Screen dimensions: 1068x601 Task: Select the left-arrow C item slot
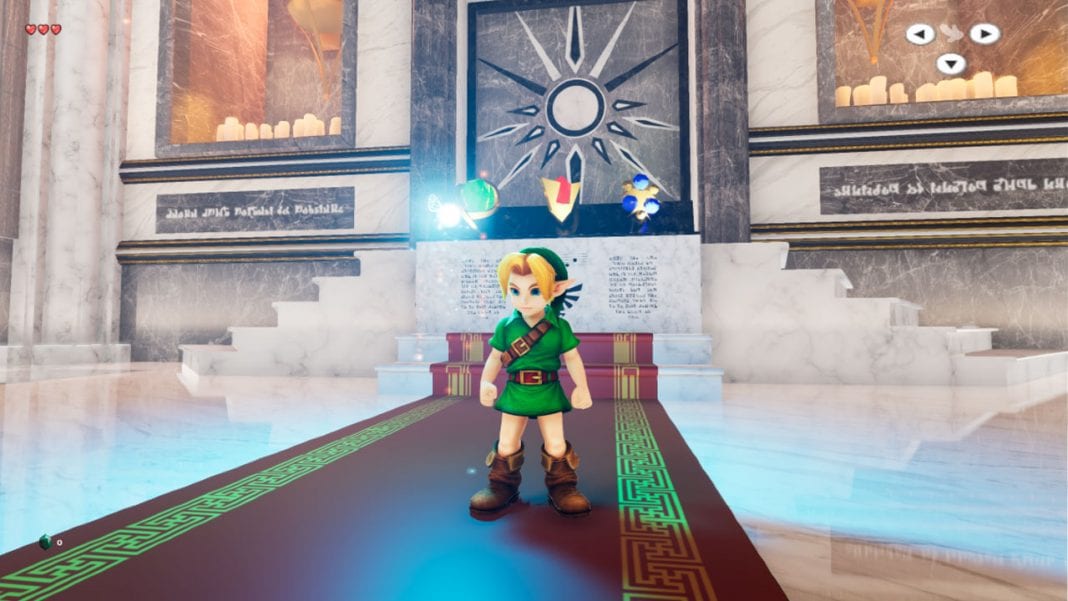920,34
